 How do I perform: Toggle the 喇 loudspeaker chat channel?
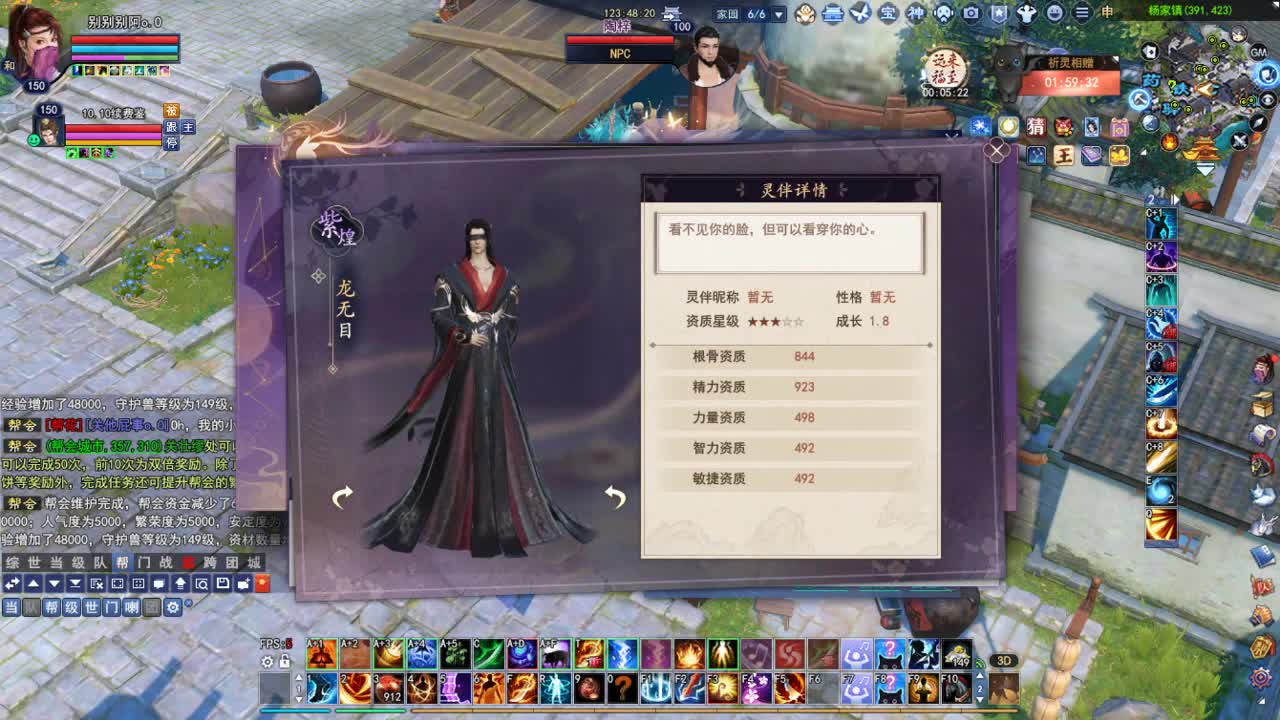130,608
